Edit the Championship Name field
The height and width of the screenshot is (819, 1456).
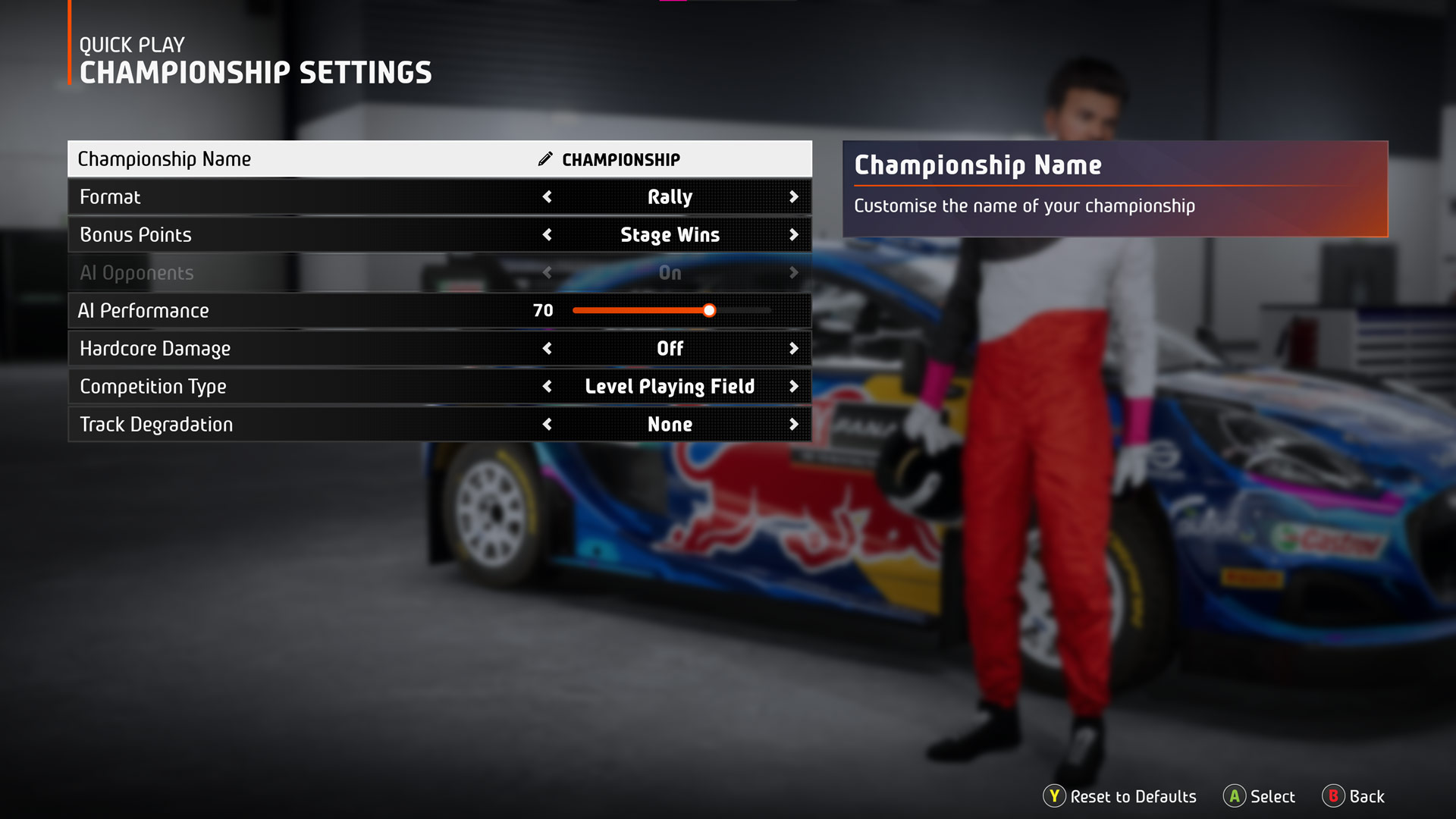coord(620,159)
